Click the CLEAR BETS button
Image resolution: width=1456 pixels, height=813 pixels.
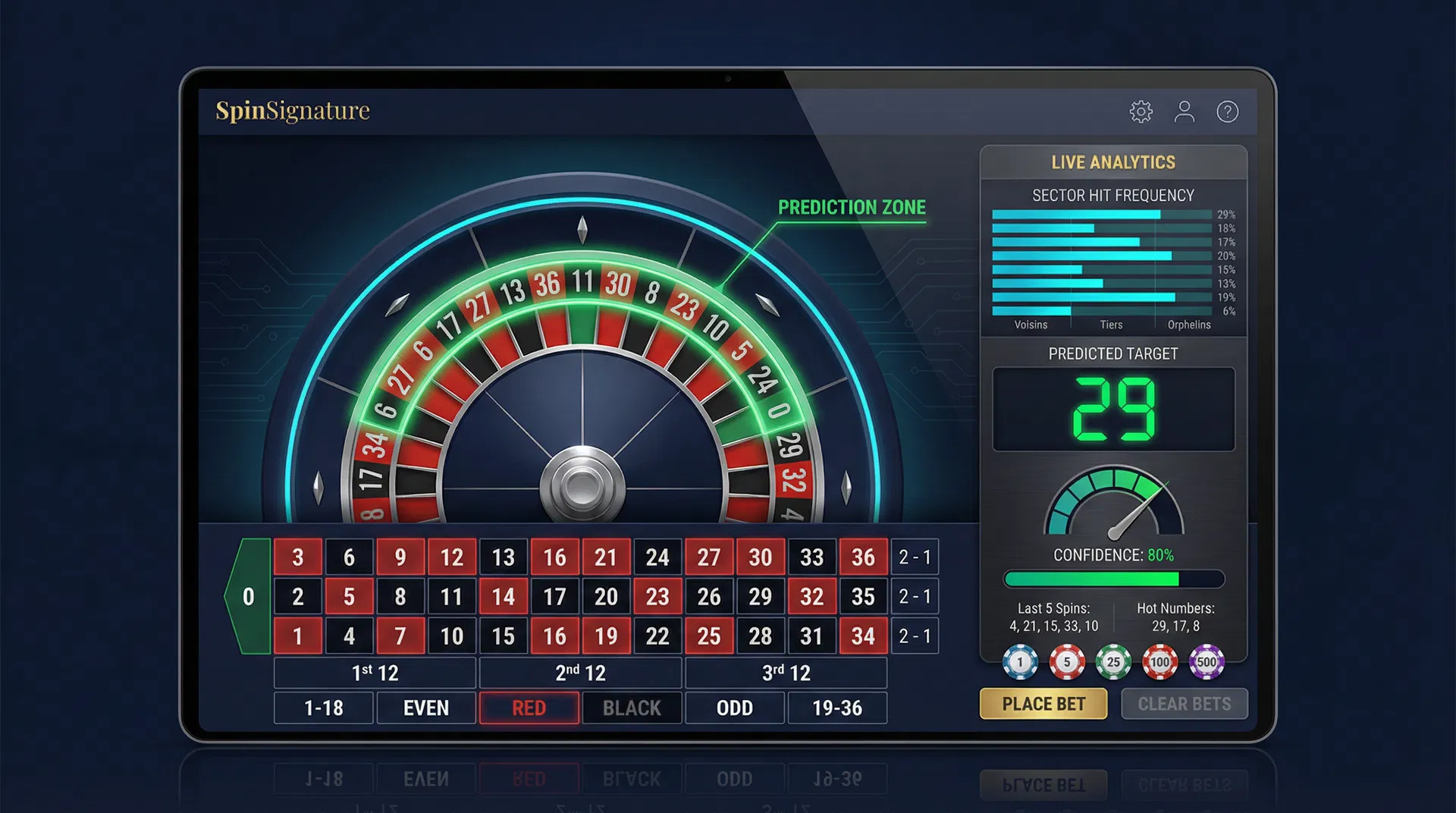(x=1185, y=704)
